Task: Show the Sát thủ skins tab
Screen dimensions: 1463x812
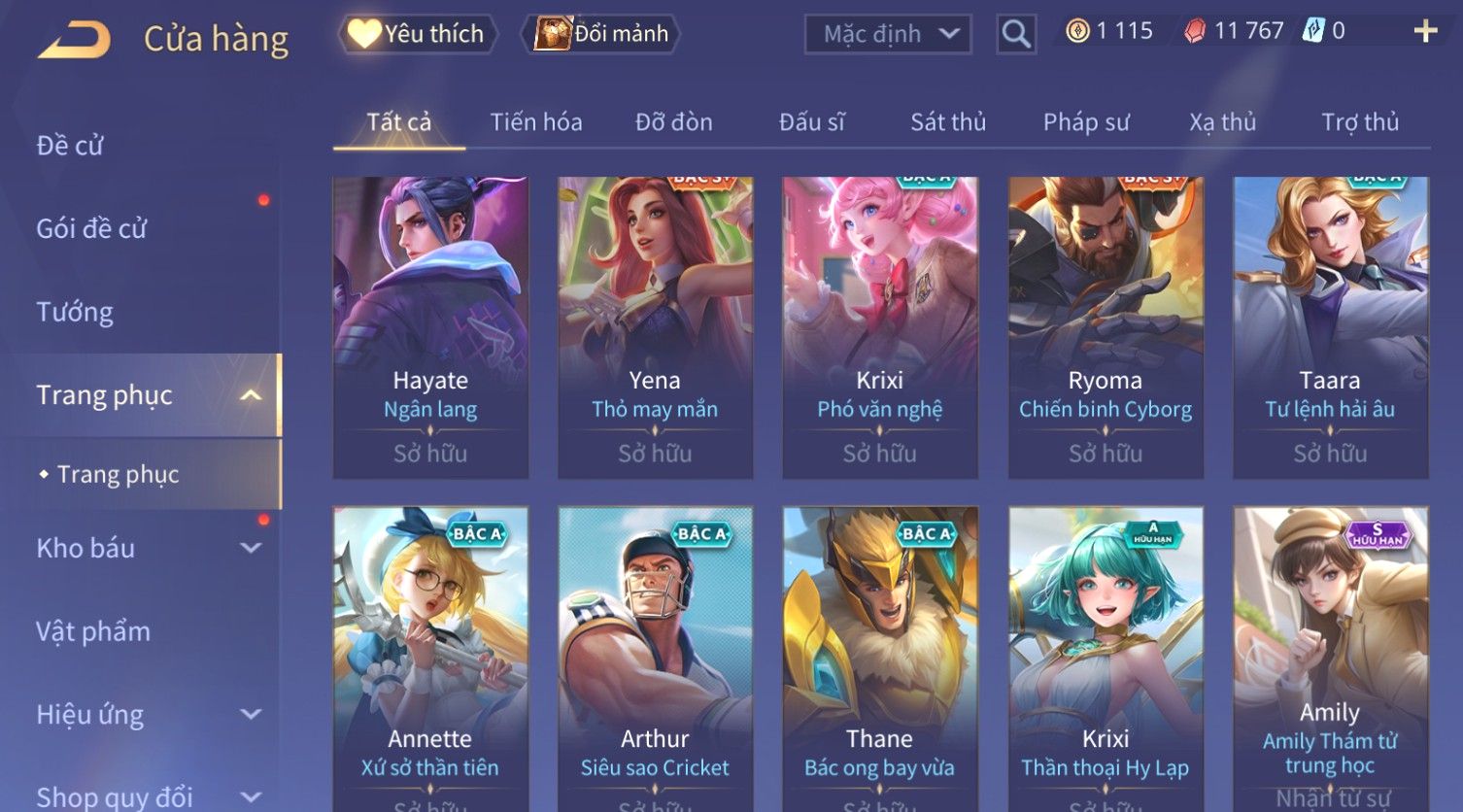Action: [947, 122]
